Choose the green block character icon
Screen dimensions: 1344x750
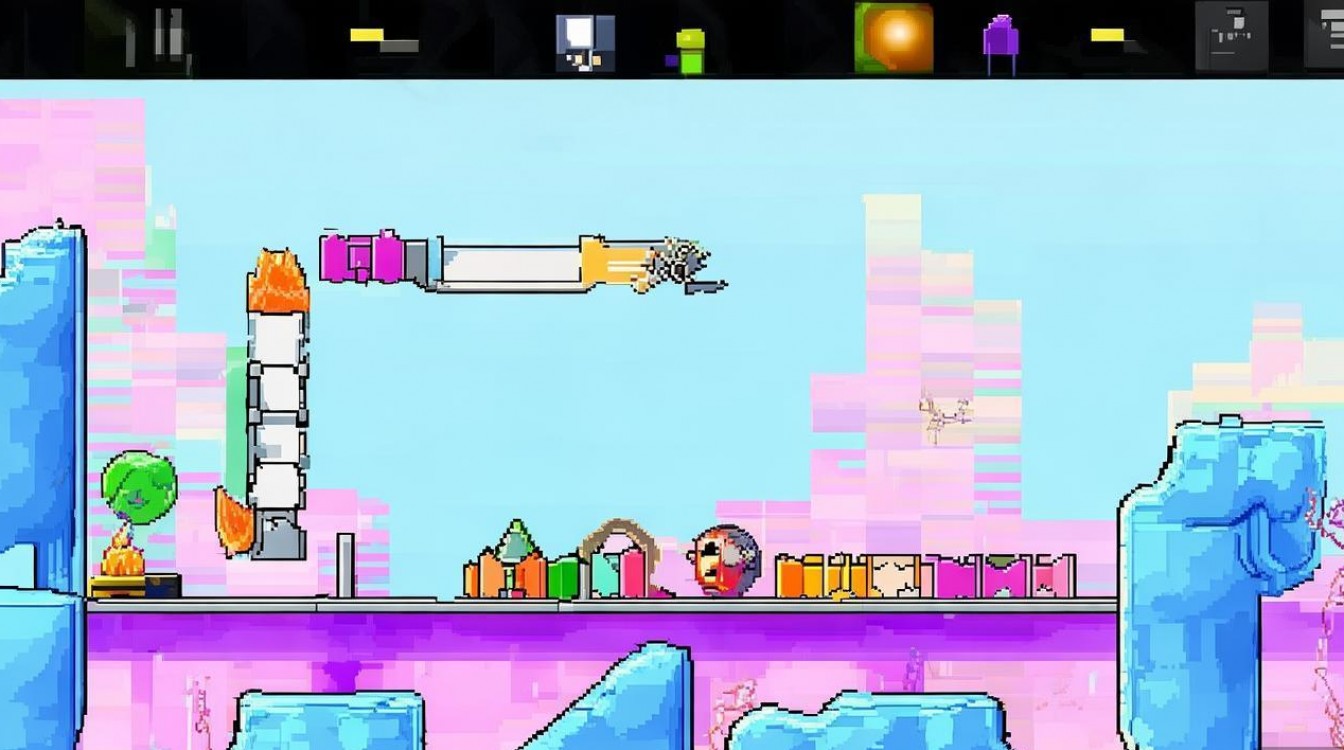(689, 50)
